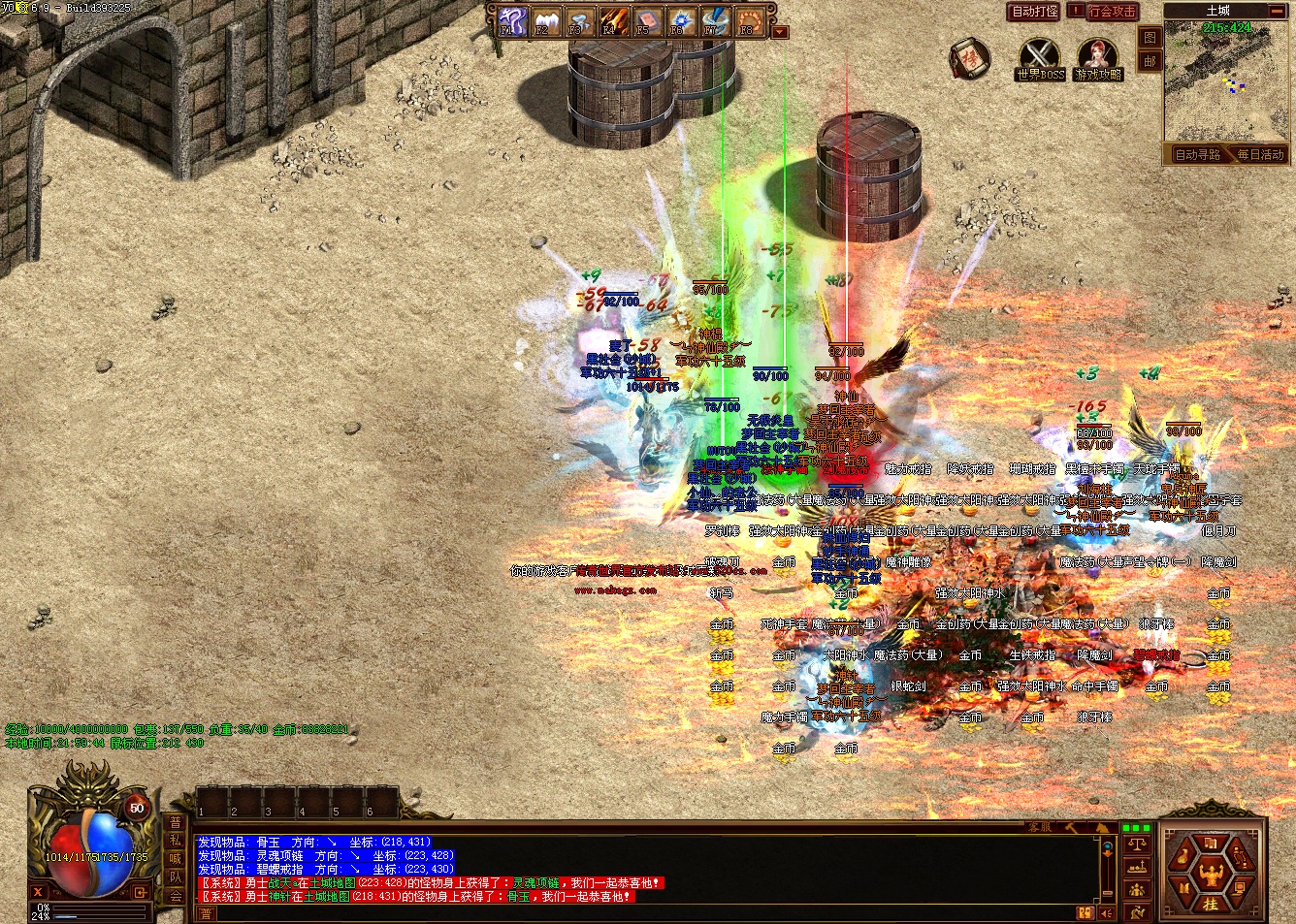Switch chat to the 私 private channel
1296x924 pixels.
click(176, 841)
